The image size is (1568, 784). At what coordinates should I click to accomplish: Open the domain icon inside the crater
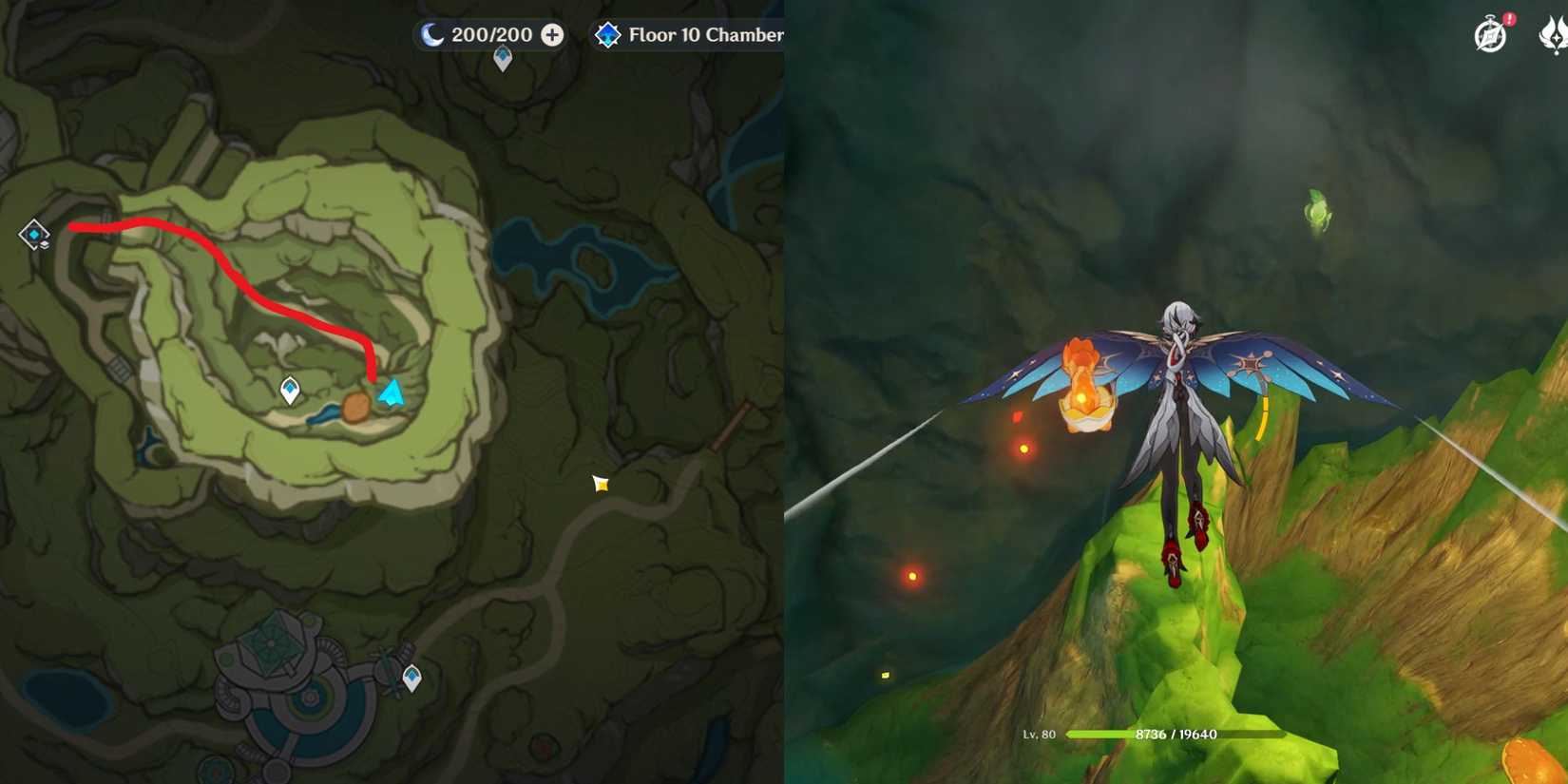290,387
